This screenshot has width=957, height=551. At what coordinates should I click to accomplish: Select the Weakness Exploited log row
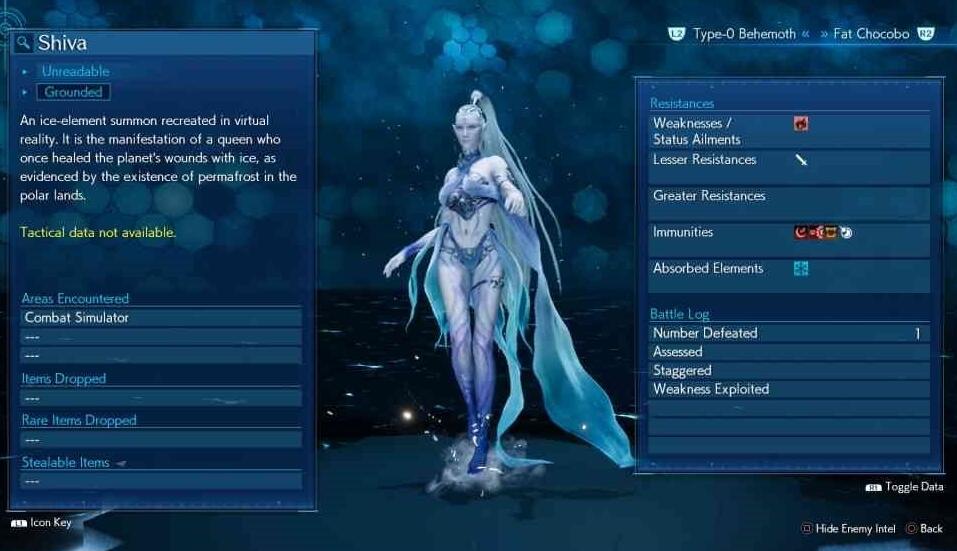click(788, 389)
